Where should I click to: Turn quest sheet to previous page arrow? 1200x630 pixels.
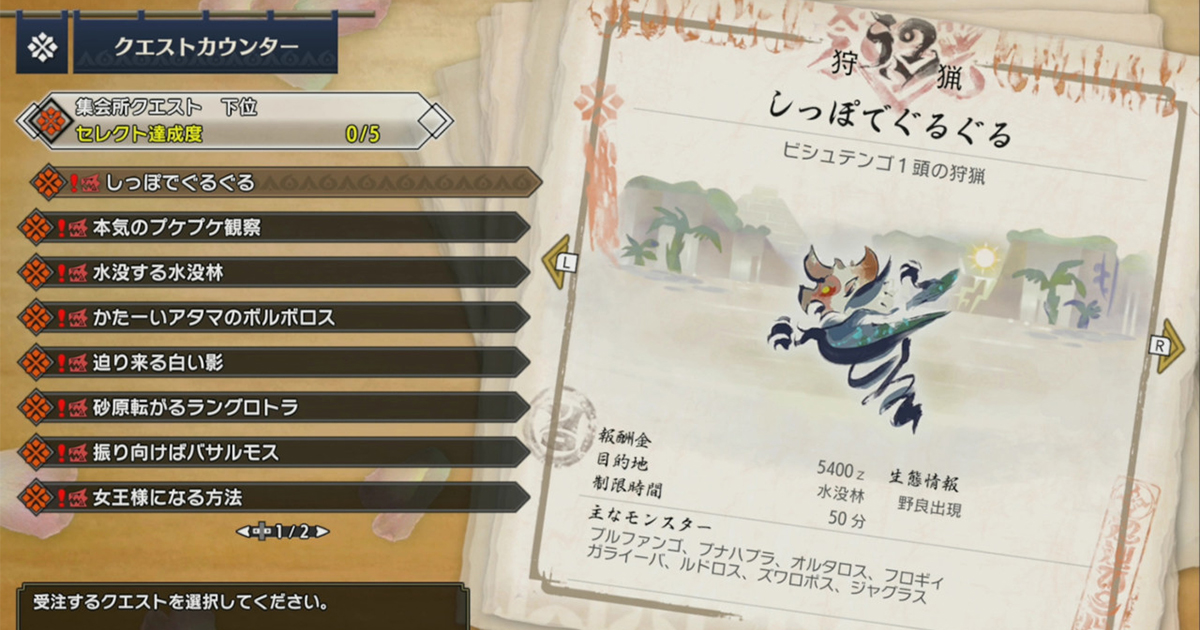pyautogui.click(x=556, y=264)
